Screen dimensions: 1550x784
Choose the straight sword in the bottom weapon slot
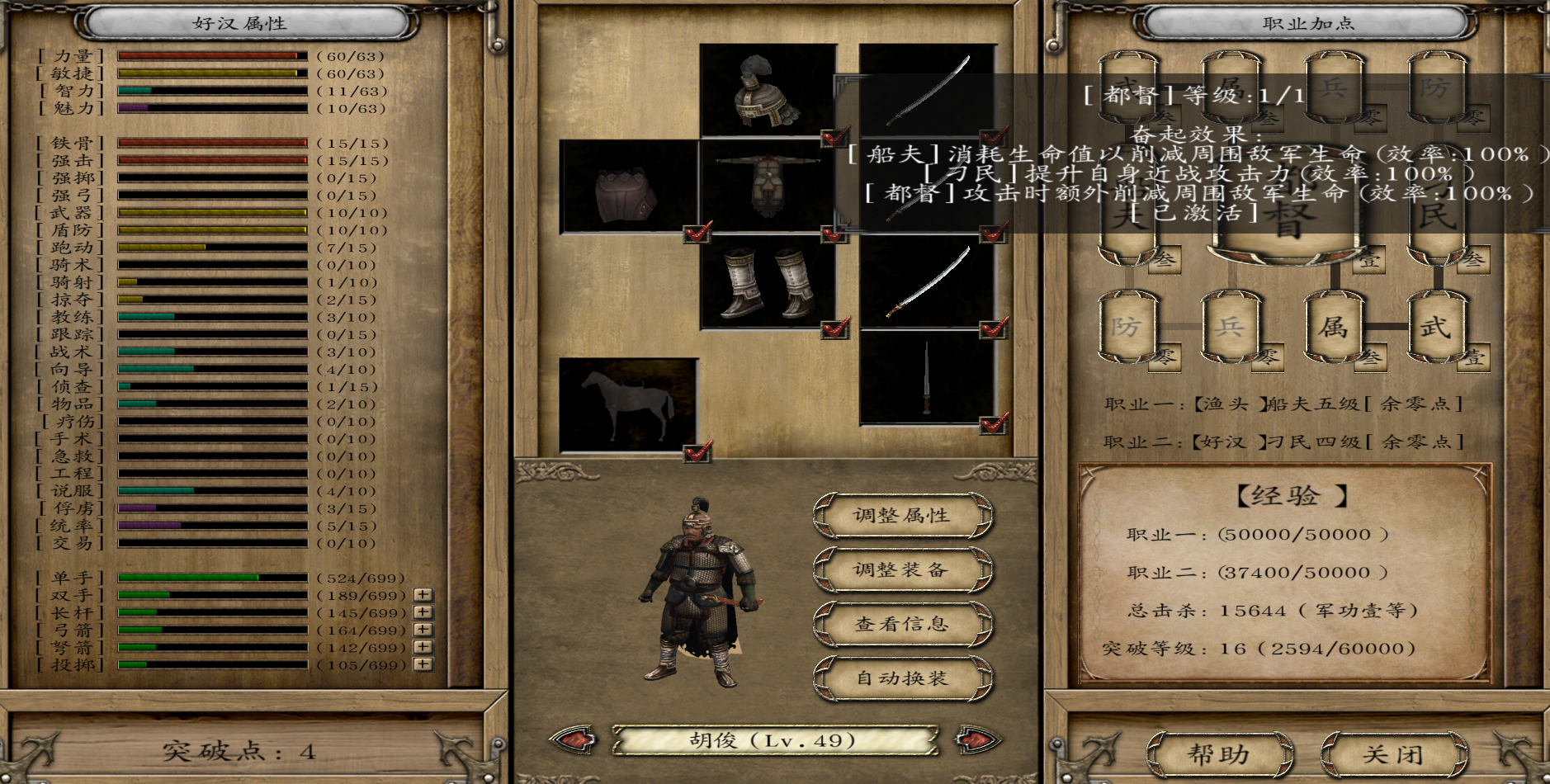tap(926, 378)
